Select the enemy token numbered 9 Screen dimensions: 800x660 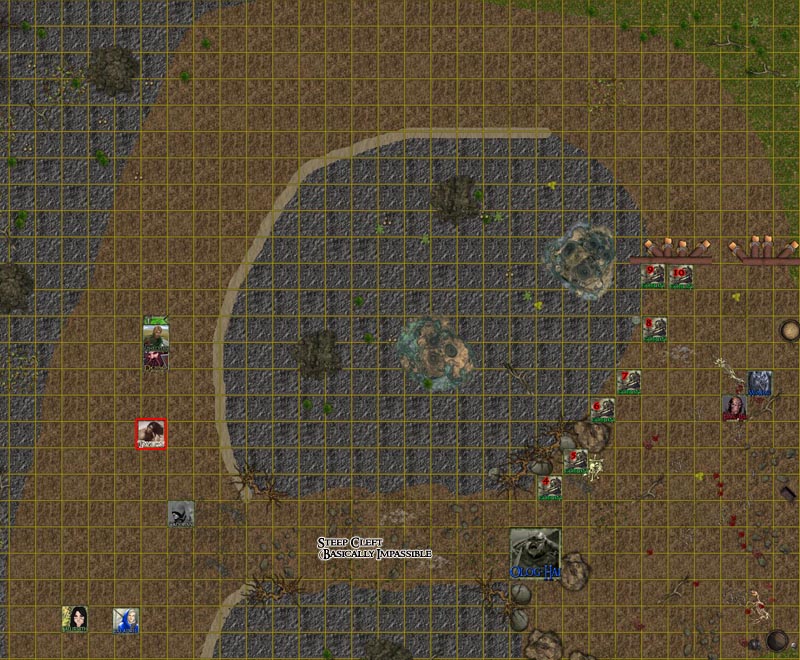pos(654,276)
